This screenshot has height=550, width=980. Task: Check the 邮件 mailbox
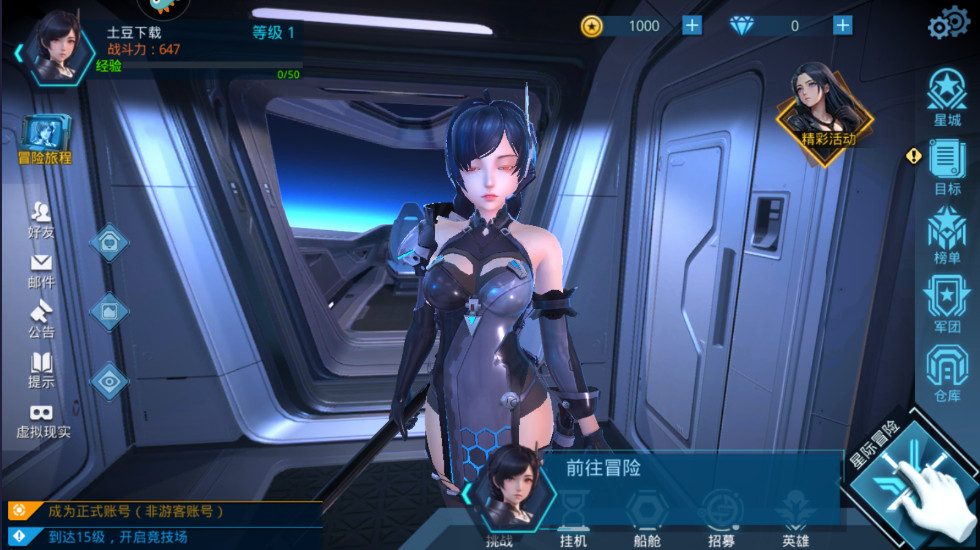point(42,269)
